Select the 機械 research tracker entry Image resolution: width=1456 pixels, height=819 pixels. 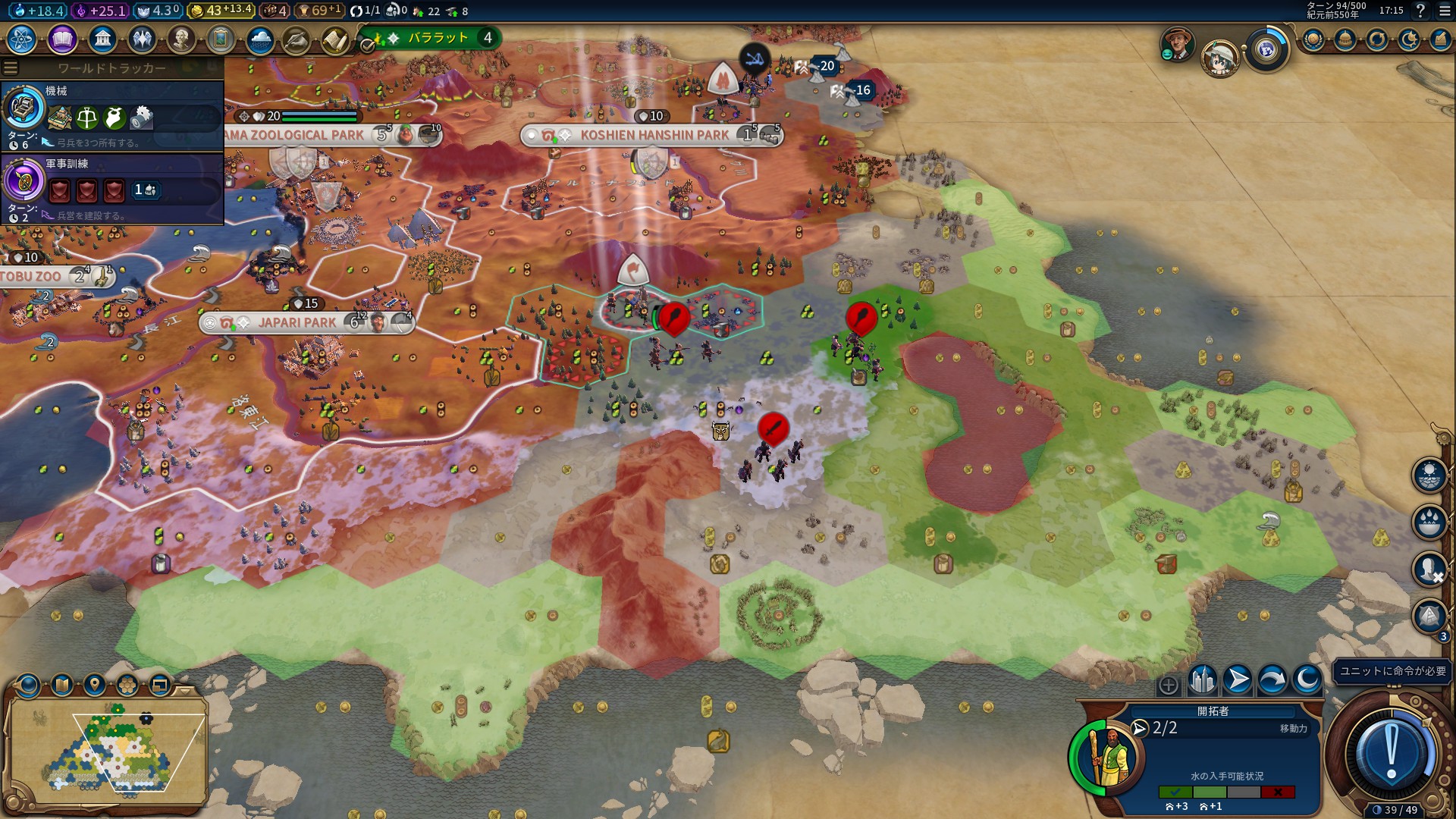pyautogui.click(x=114, y=115)
